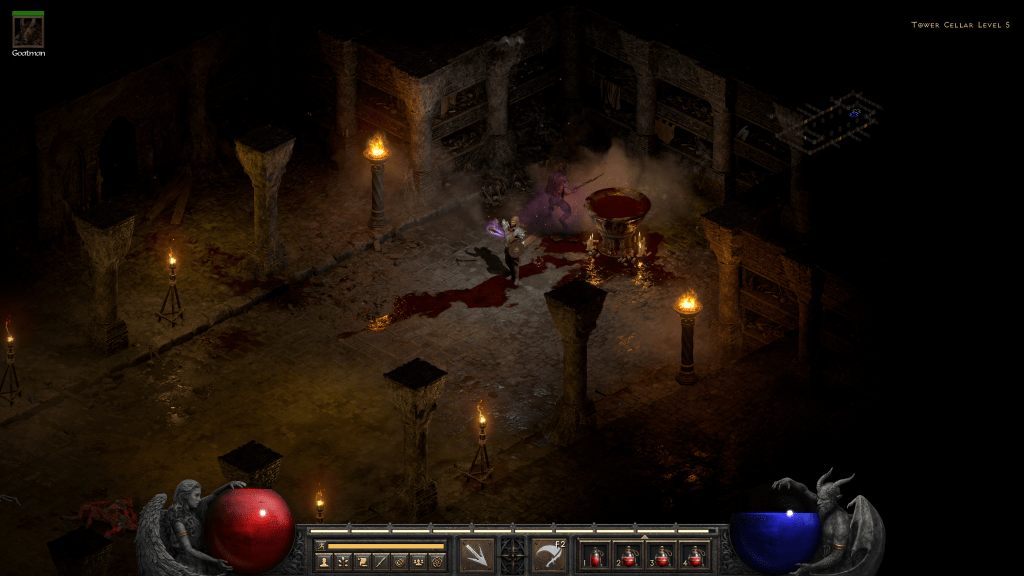Open the skill tree from the branching icon

click(342, 562)
